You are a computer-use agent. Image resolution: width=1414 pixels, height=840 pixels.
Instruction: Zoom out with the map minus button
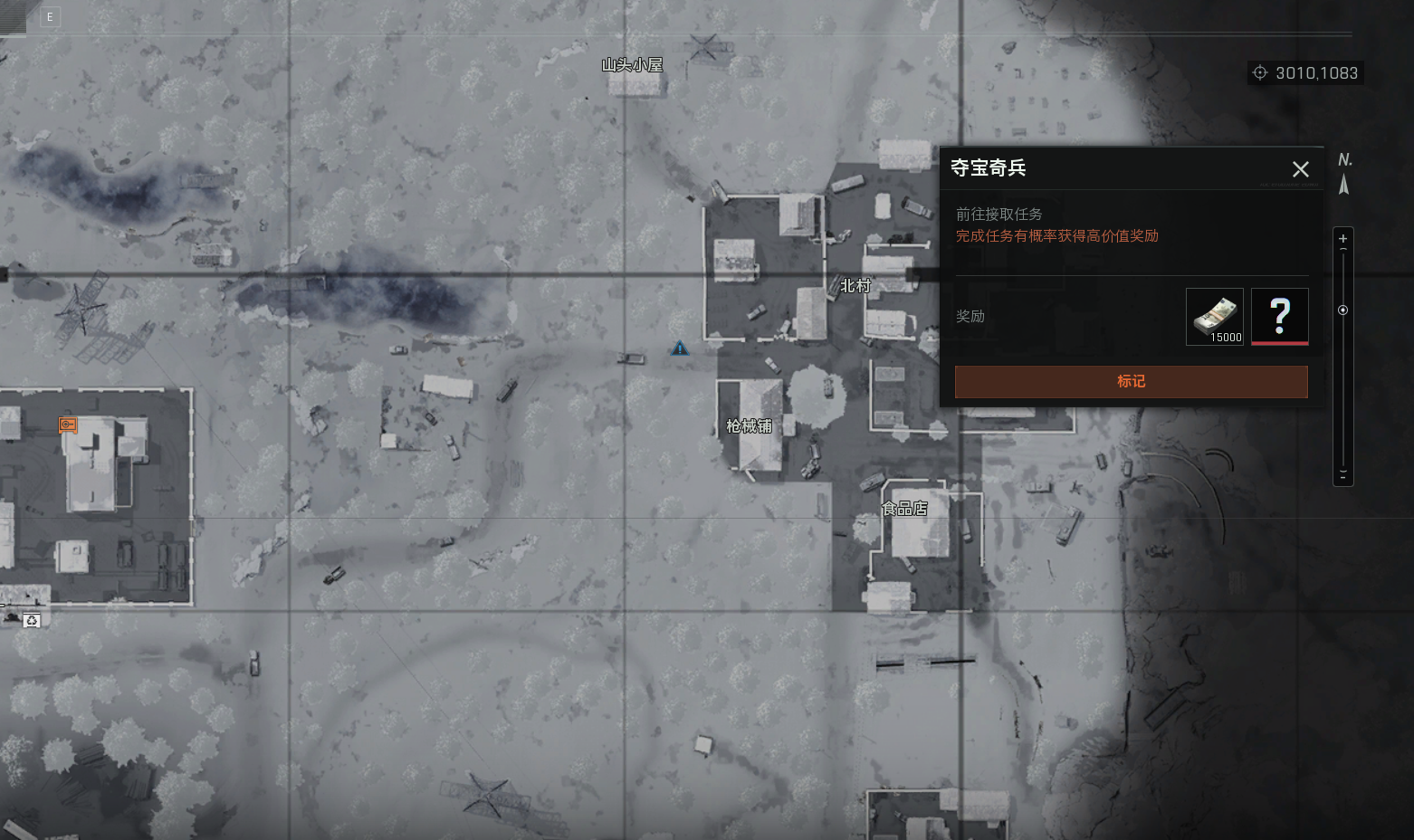coord(1342,474)
